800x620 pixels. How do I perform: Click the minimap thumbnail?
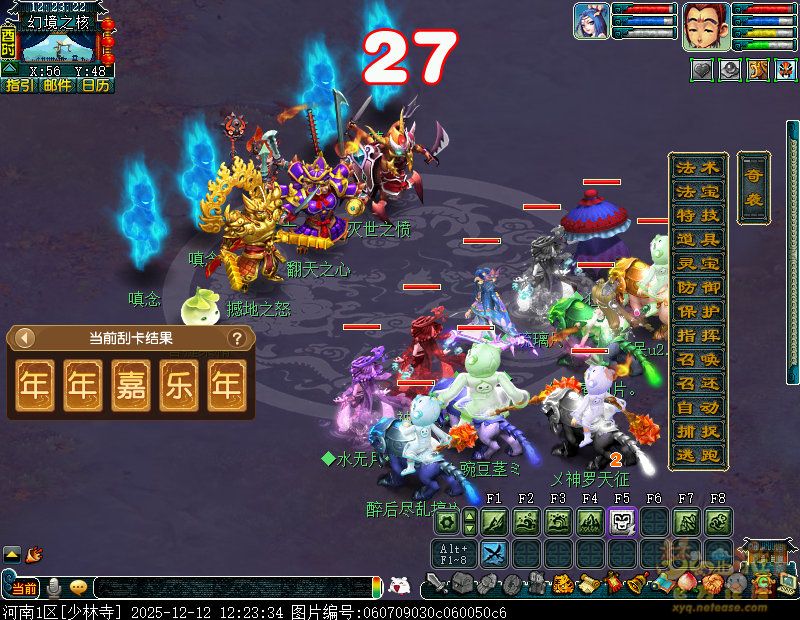tap(58, 46)
